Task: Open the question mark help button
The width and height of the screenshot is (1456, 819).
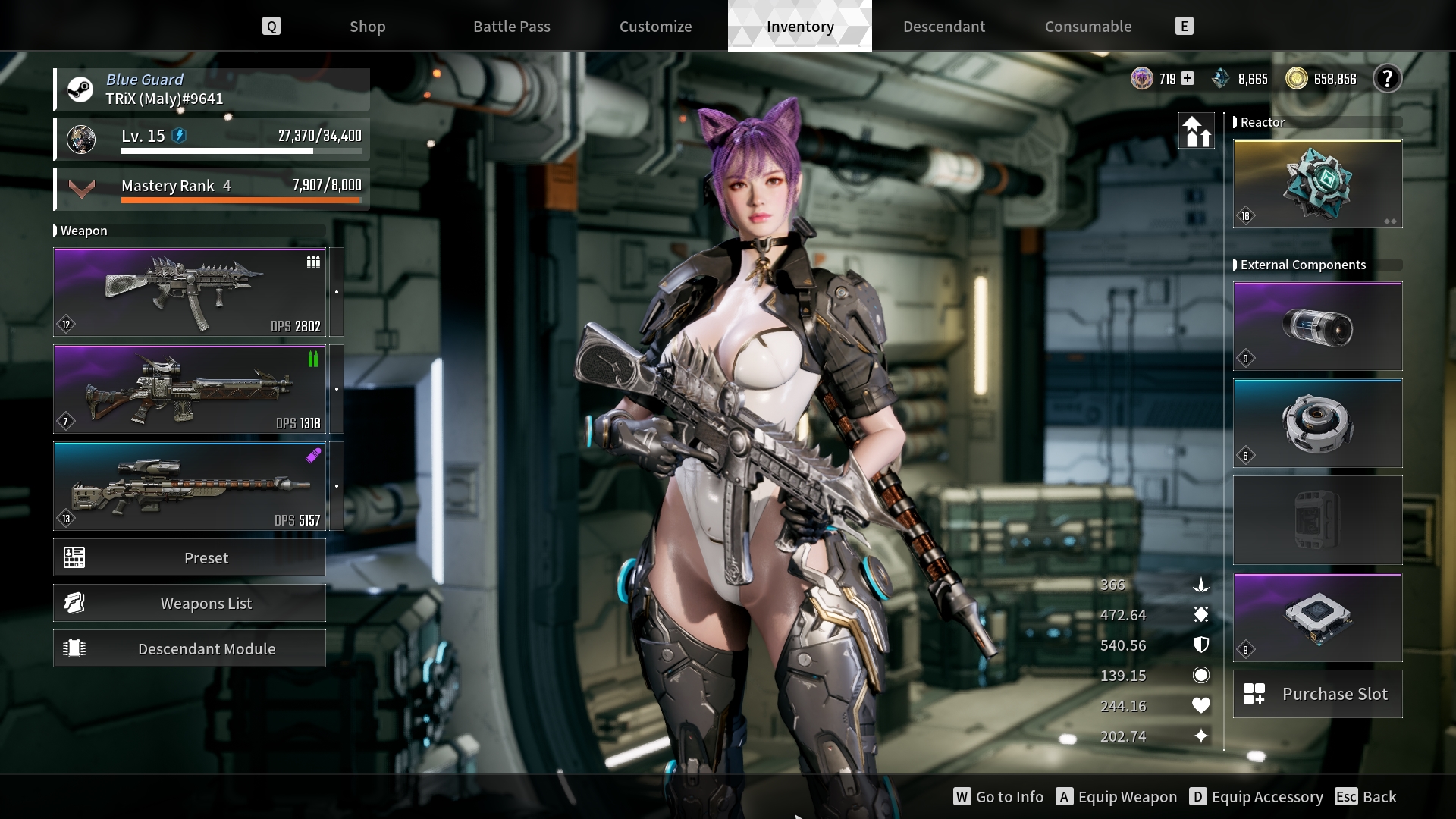Action: tap(1387, 79)
